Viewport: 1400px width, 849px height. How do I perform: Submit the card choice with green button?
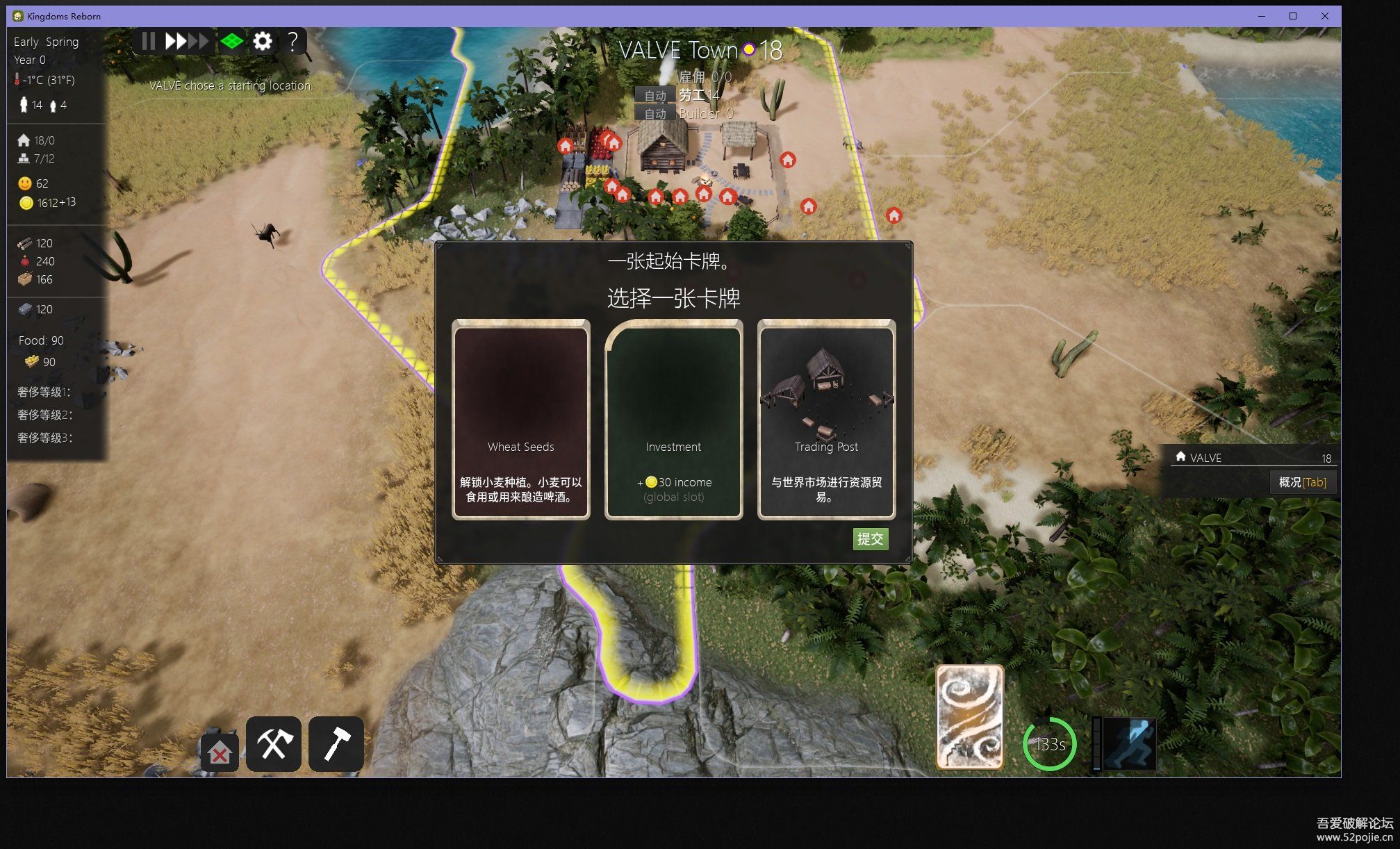click(870, 538)
